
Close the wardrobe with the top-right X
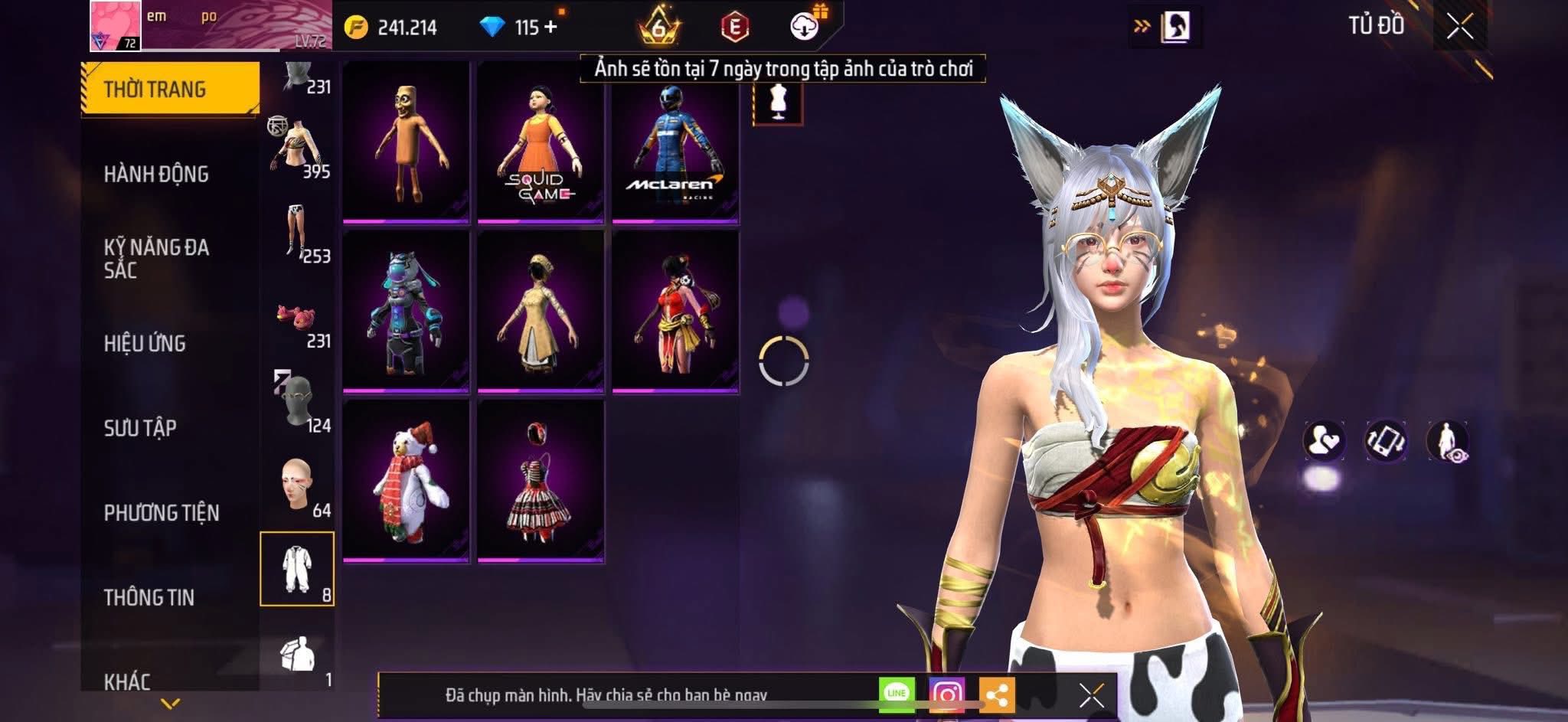(x=1459, y=27)
